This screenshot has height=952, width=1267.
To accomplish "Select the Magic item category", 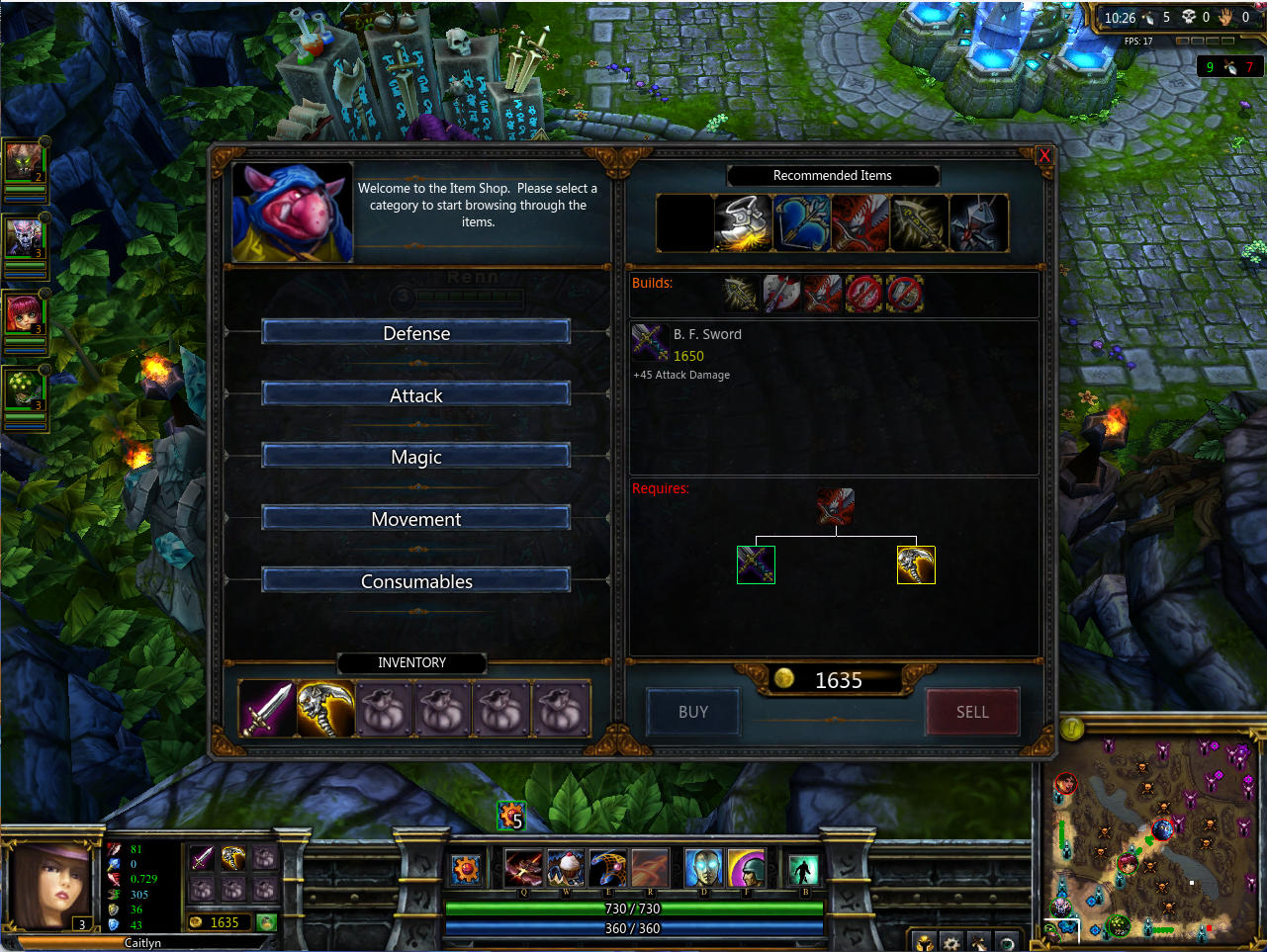I will [x=415, y=457].
